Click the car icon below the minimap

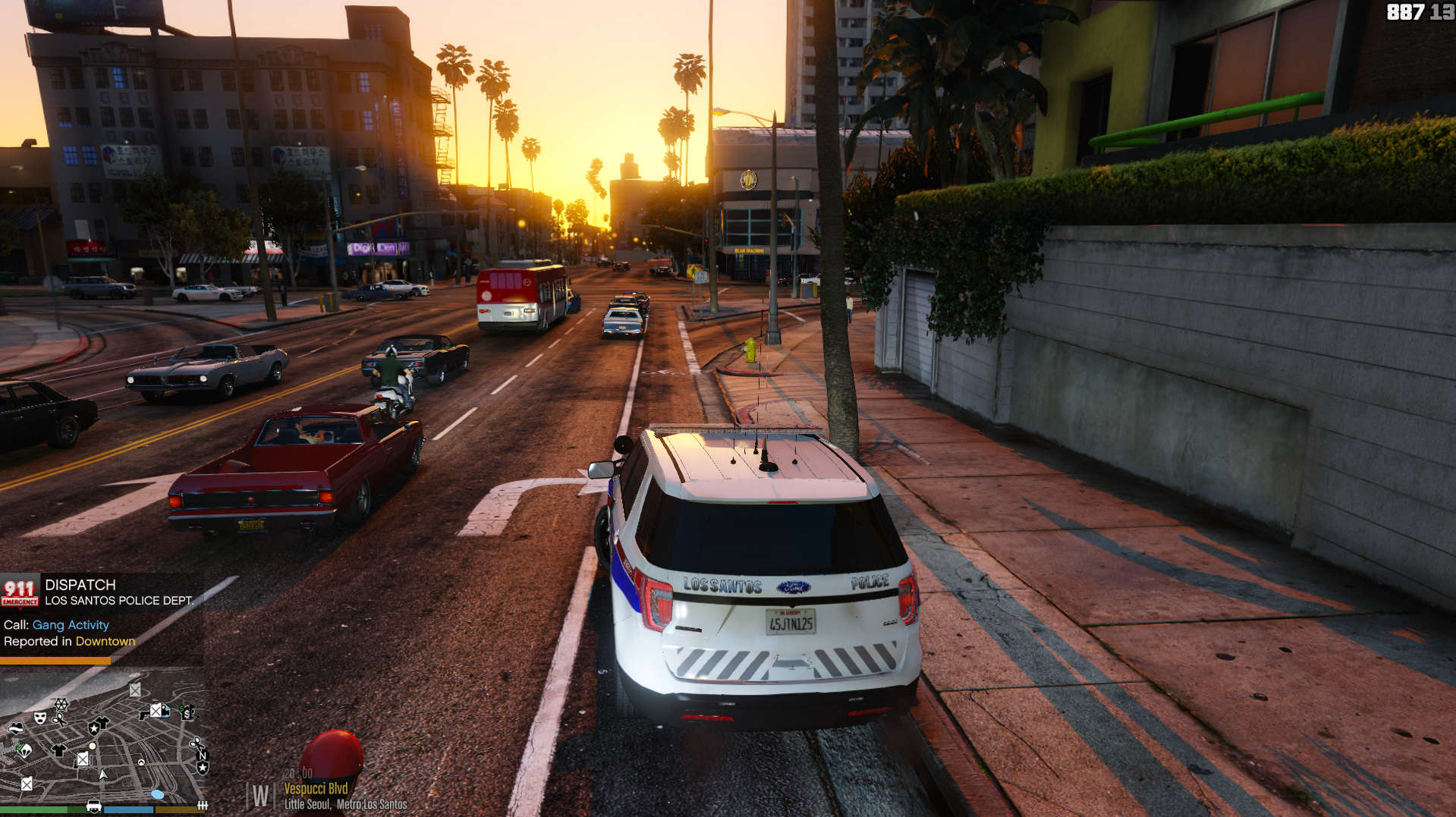[94, 806]
